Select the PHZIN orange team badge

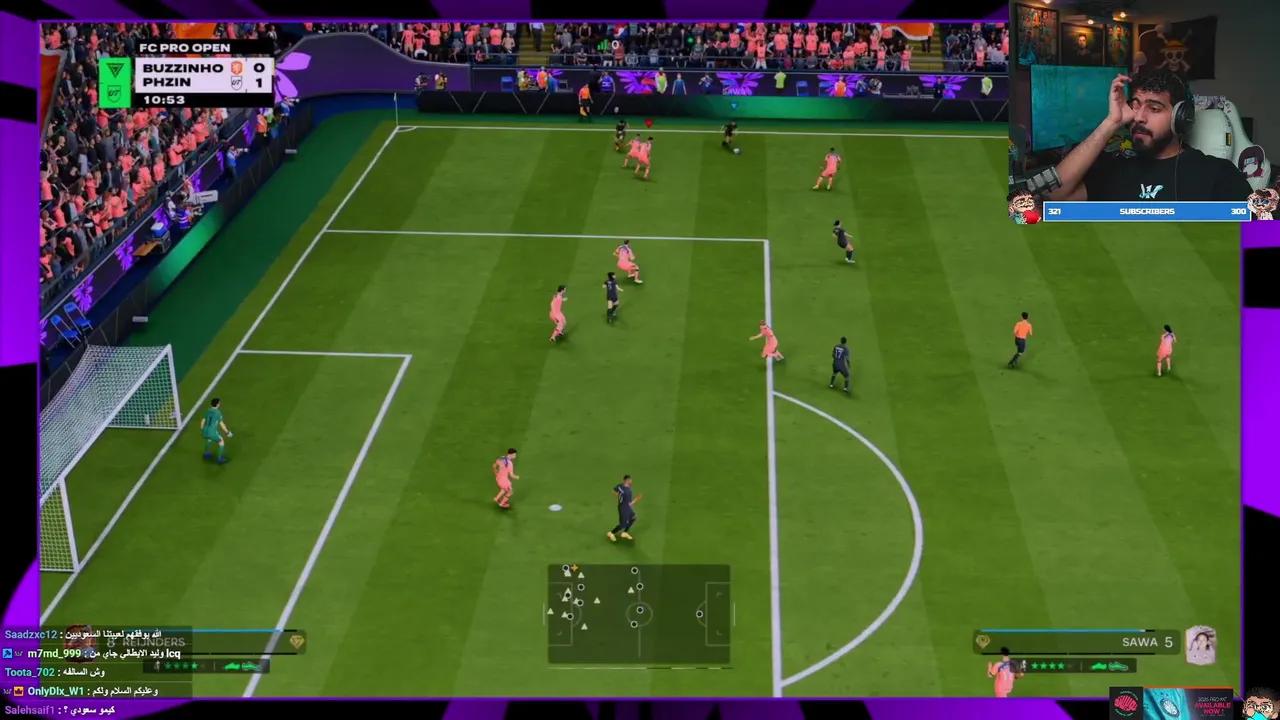pyautogui.click(x=238, y=84)
